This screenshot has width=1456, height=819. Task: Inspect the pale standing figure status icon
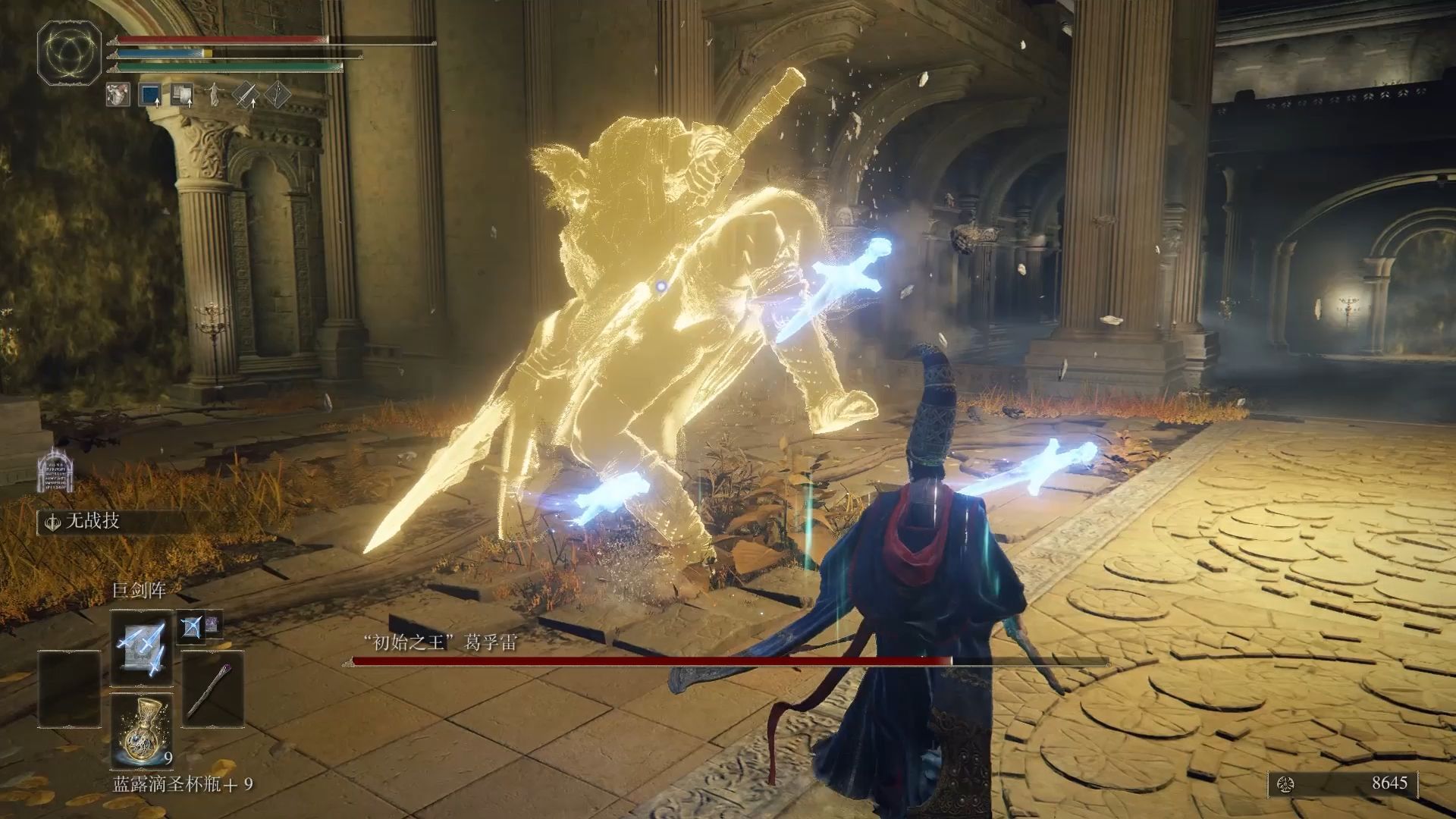(x=214, y=95)
